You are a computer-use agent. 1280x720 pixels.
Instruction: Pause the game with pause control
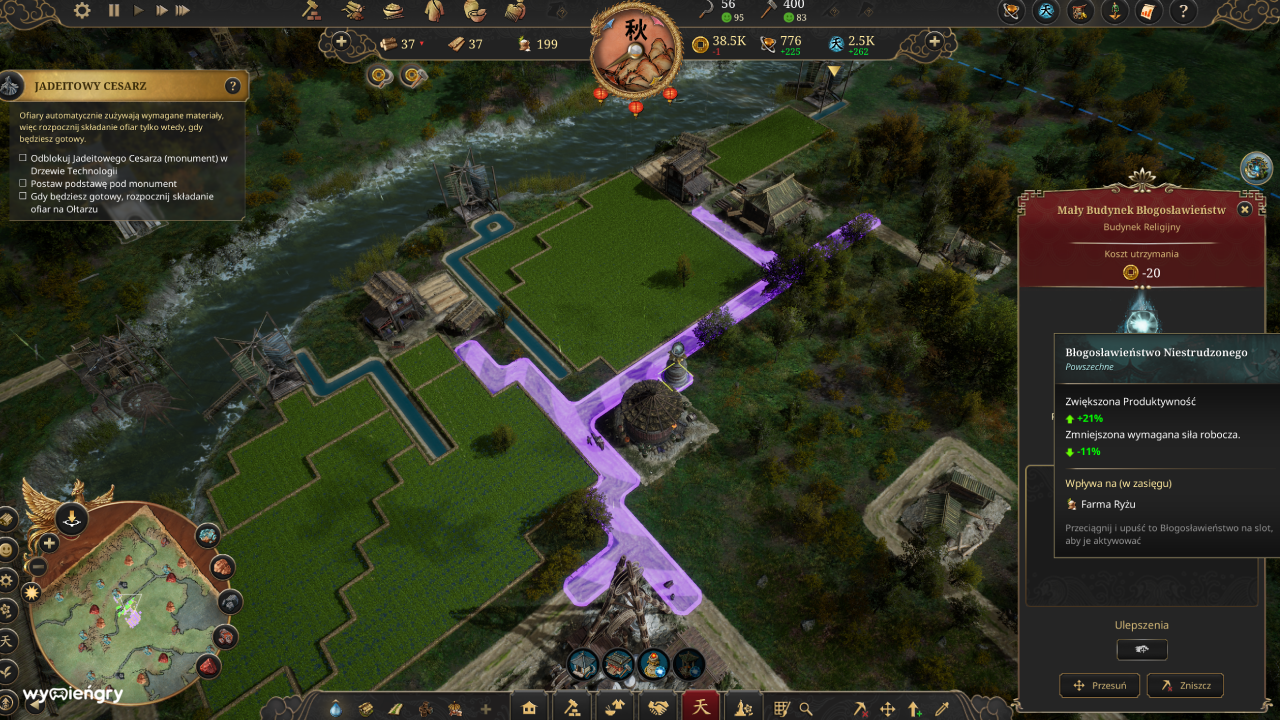(113, 11)
